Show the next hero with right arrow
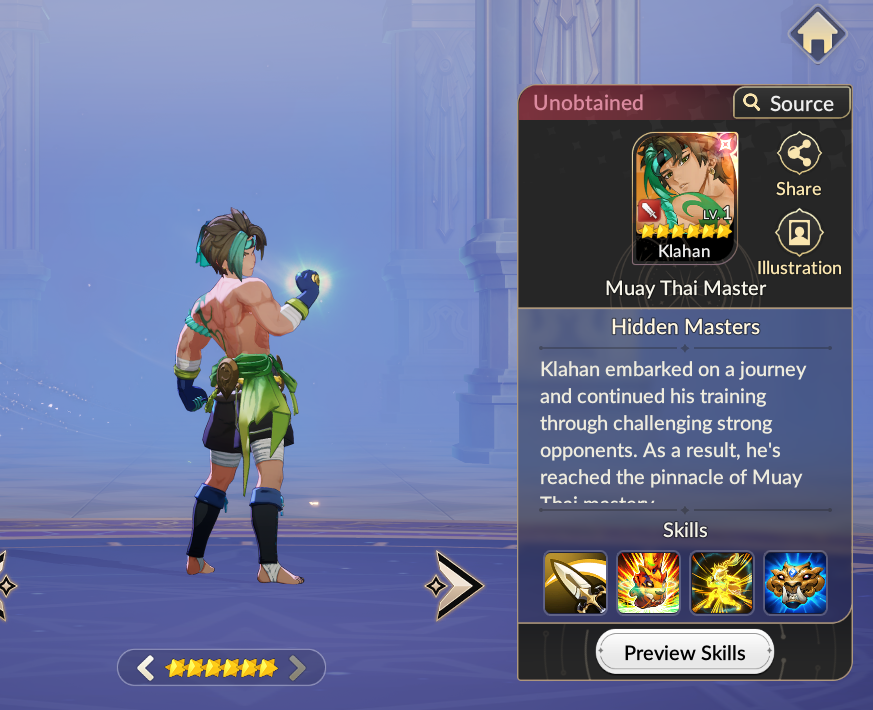Screen dimensions: 873x710 (457, 585)
